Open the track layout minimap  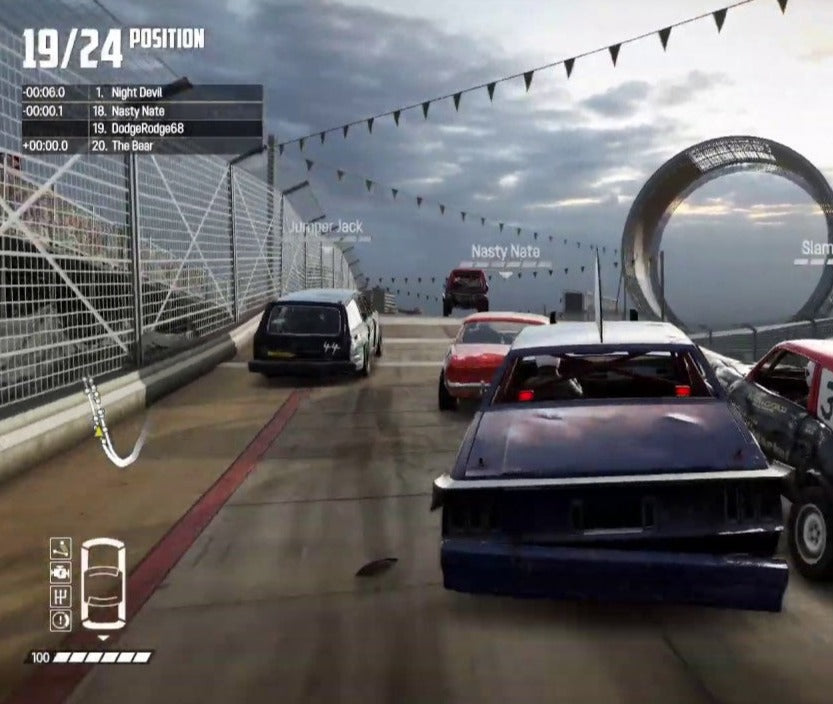[x=112, y=423]
